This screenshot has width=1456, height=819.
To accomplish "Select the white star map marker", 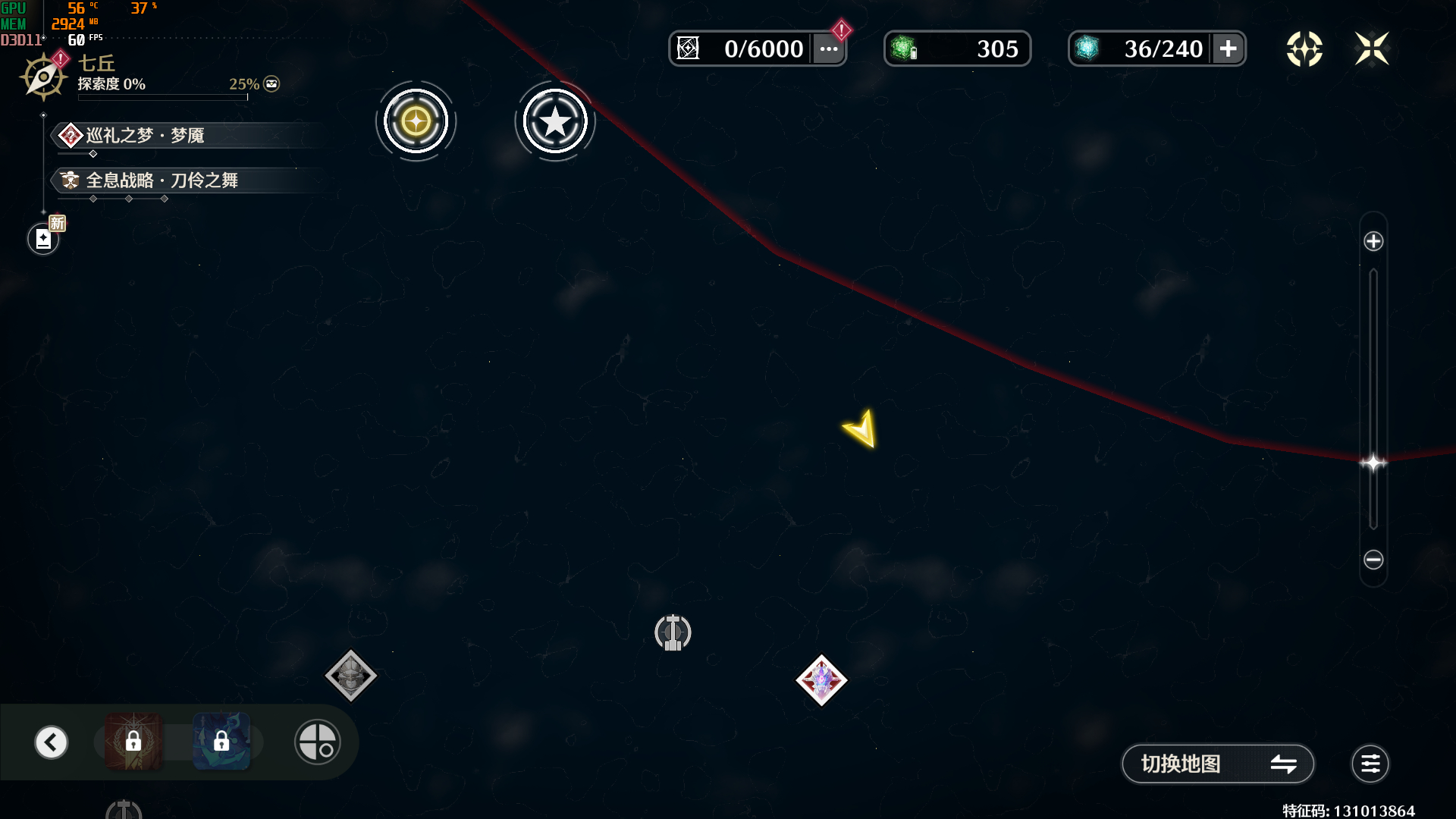I will (x=555, y=121).
